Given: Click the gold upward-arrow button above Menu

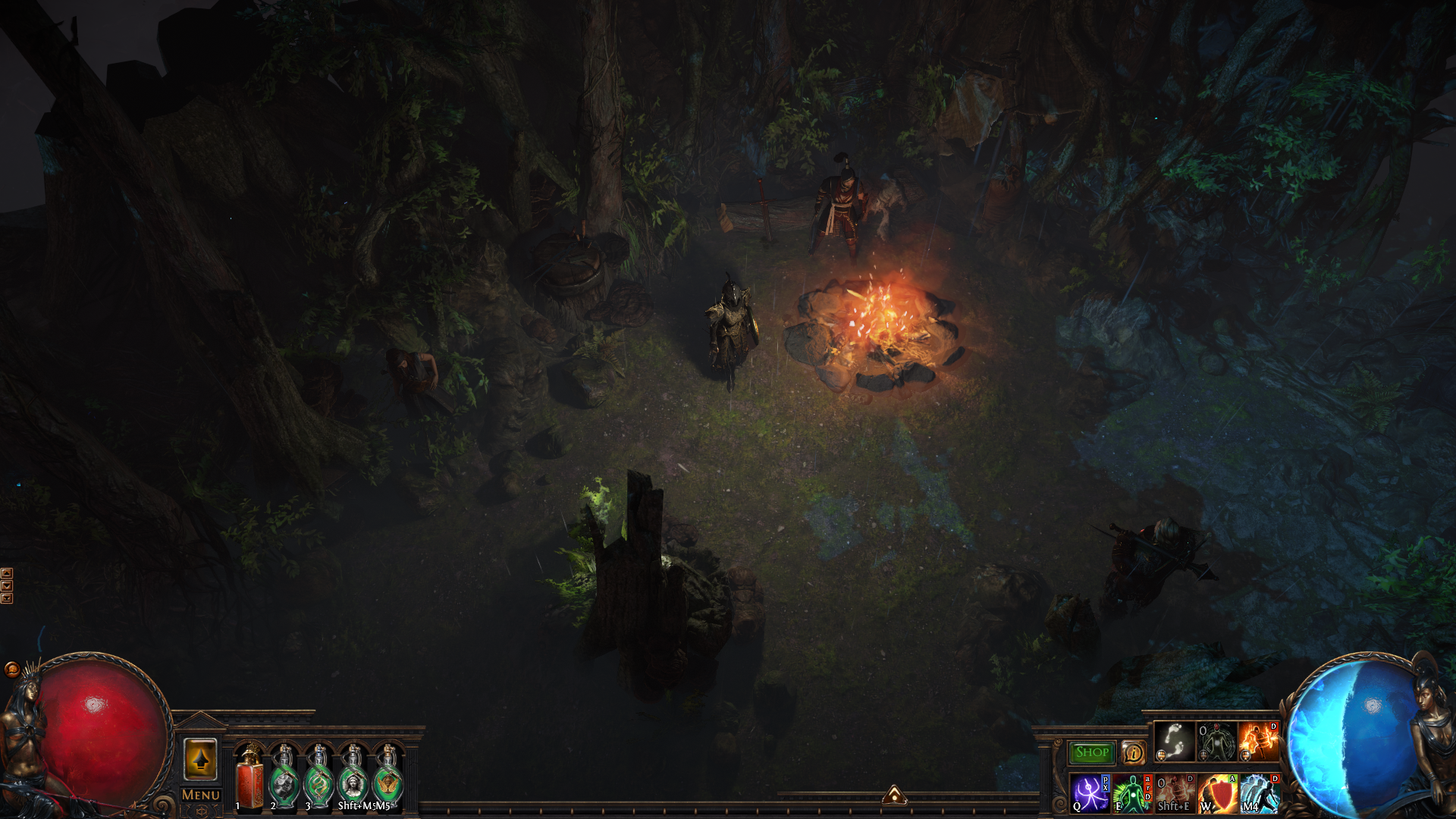Looking at the screenshot, I should [x=200, y=758].
